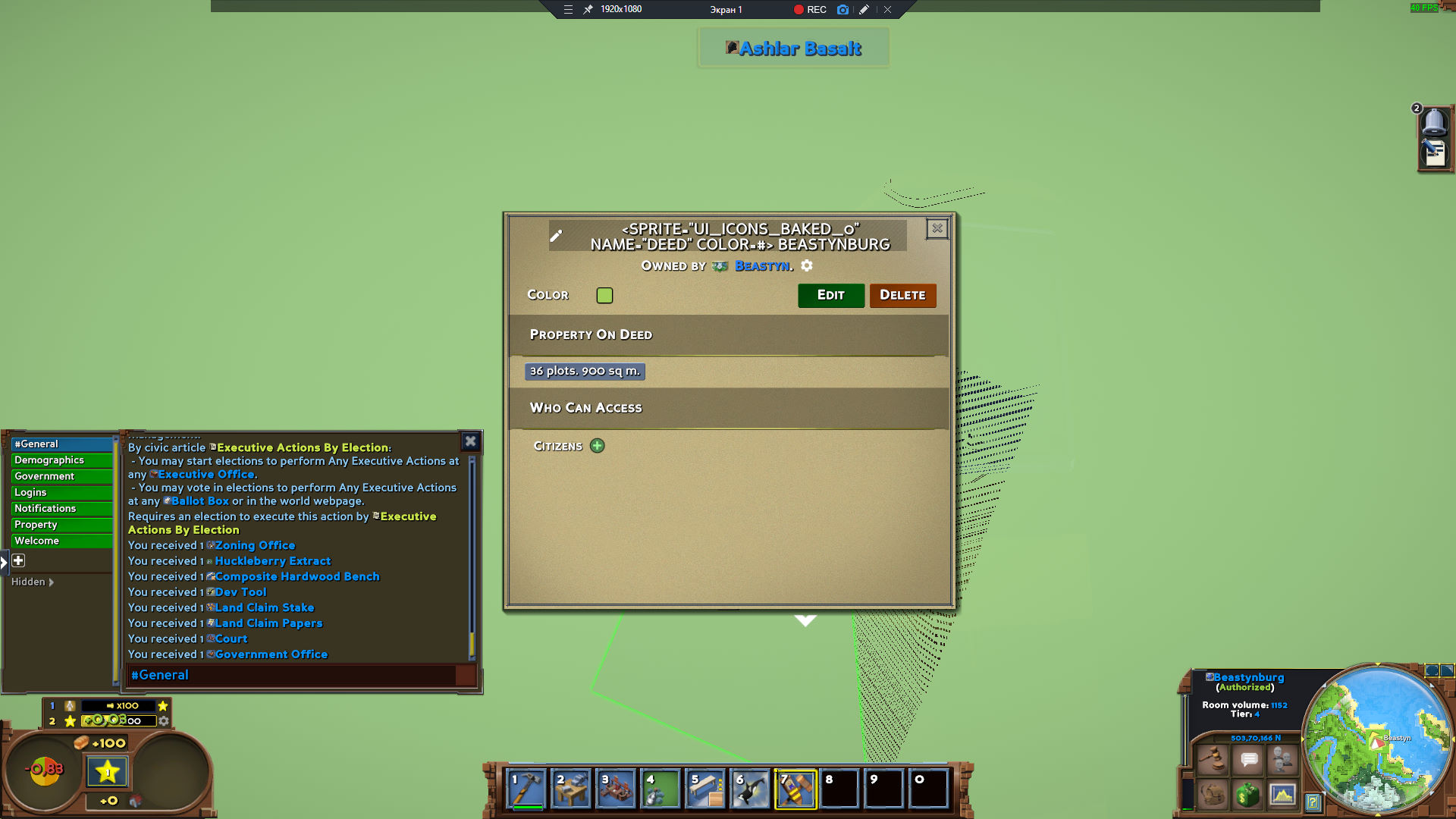Open the backpack inventory icon
The height and width of the screenshot is (819, 1456).
coord(1212,795)
